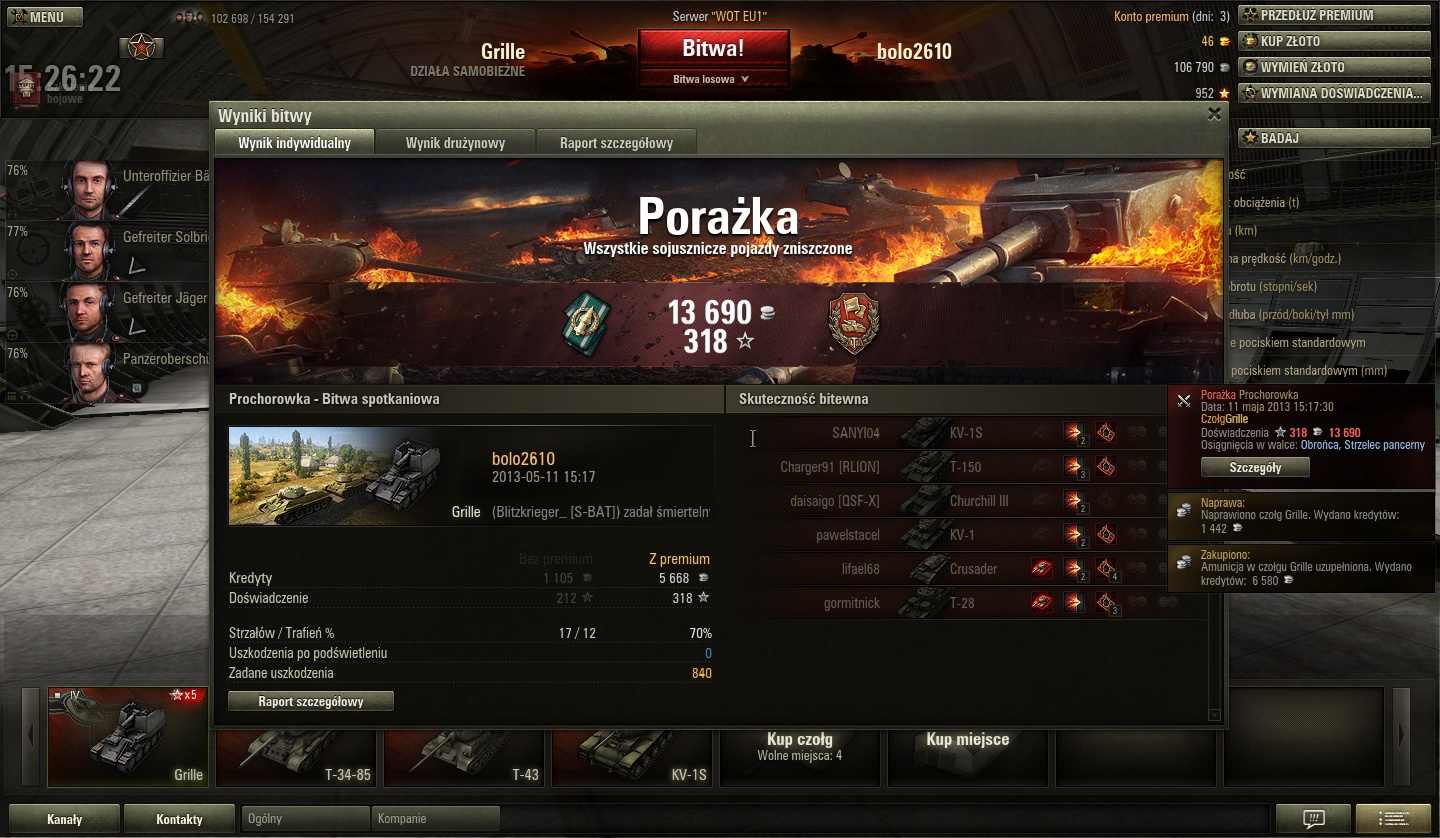Viewport: 1440px width, 838px height.
Task: Open the Kontakty contacts list
Action: tap(180, 819)
